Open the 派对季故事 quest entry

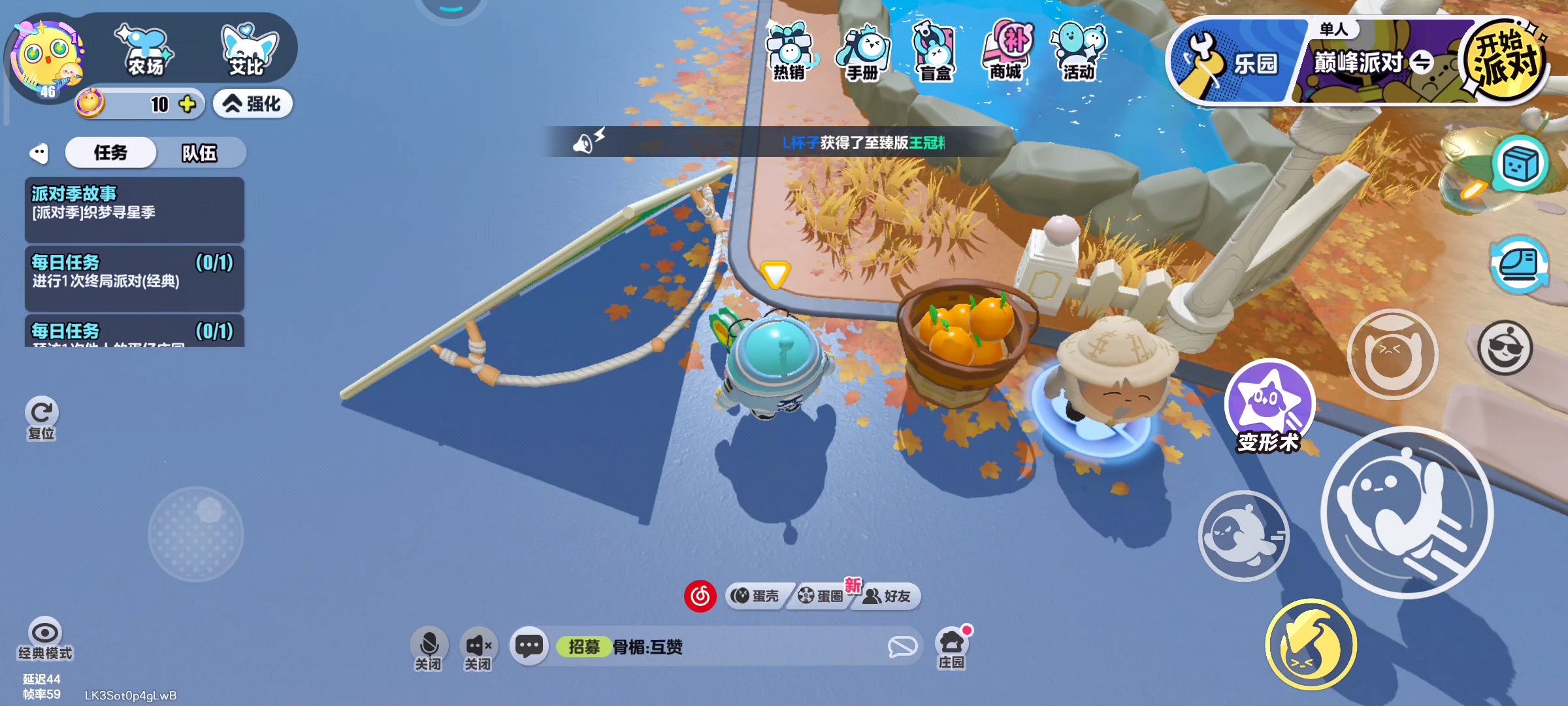tap(134, 209)
